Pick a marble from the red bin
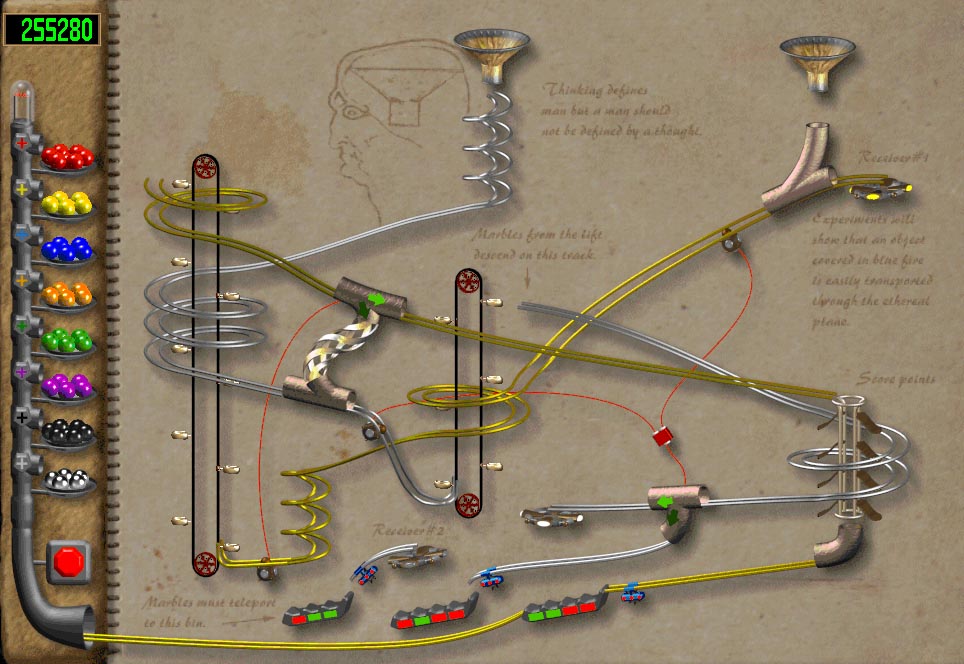 68,157
